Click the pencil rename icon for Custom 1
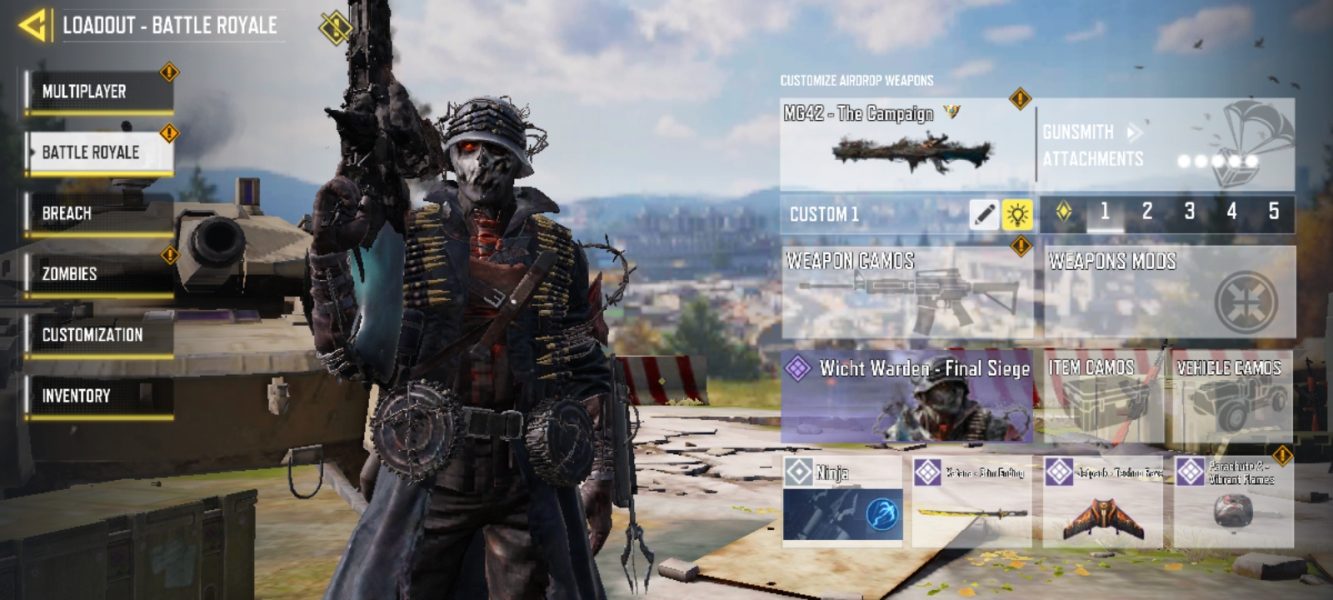The image size is (1333, 600). 984,214
